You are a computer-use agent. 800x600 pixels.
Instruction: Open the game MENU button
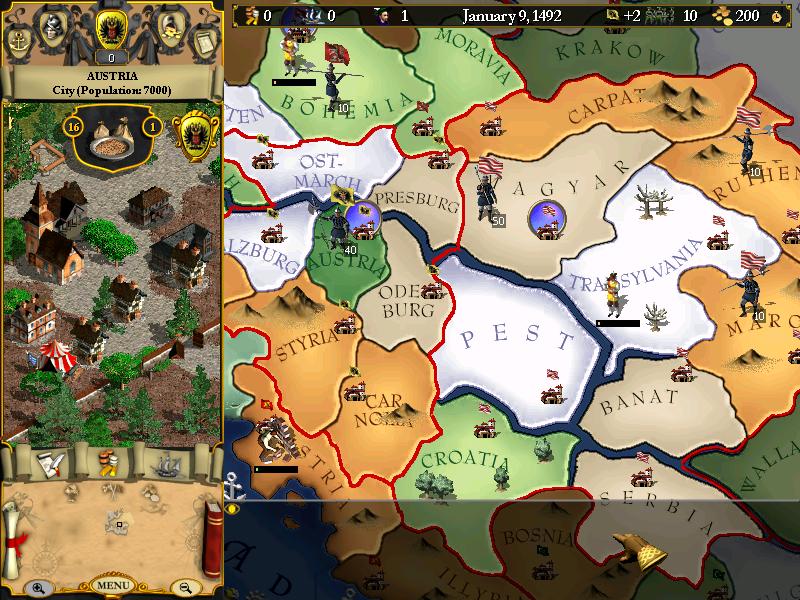pyautogui.click(x=112, y=584)
